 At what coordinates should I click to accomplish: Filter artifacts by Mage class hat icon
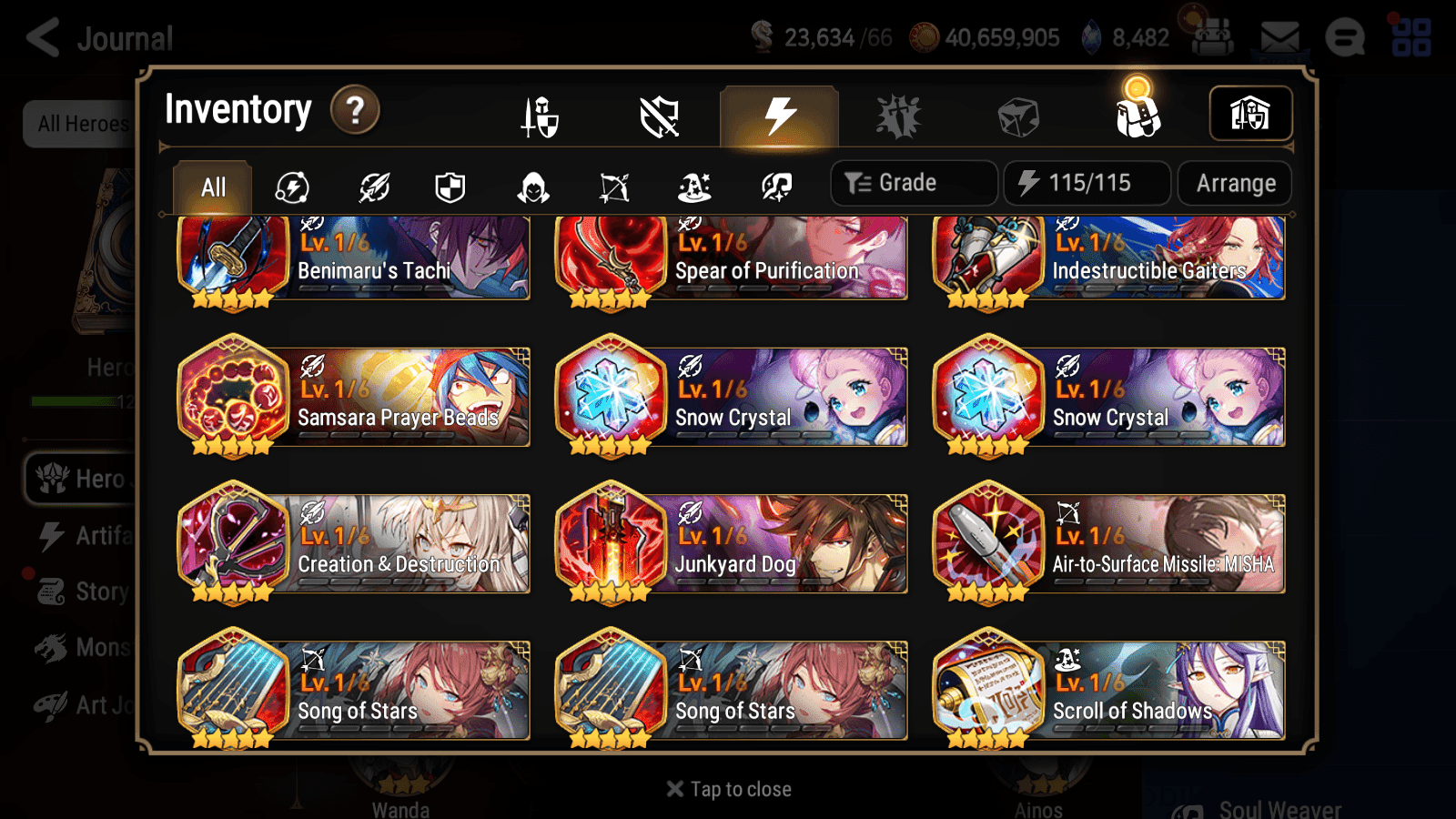[696, 187]
